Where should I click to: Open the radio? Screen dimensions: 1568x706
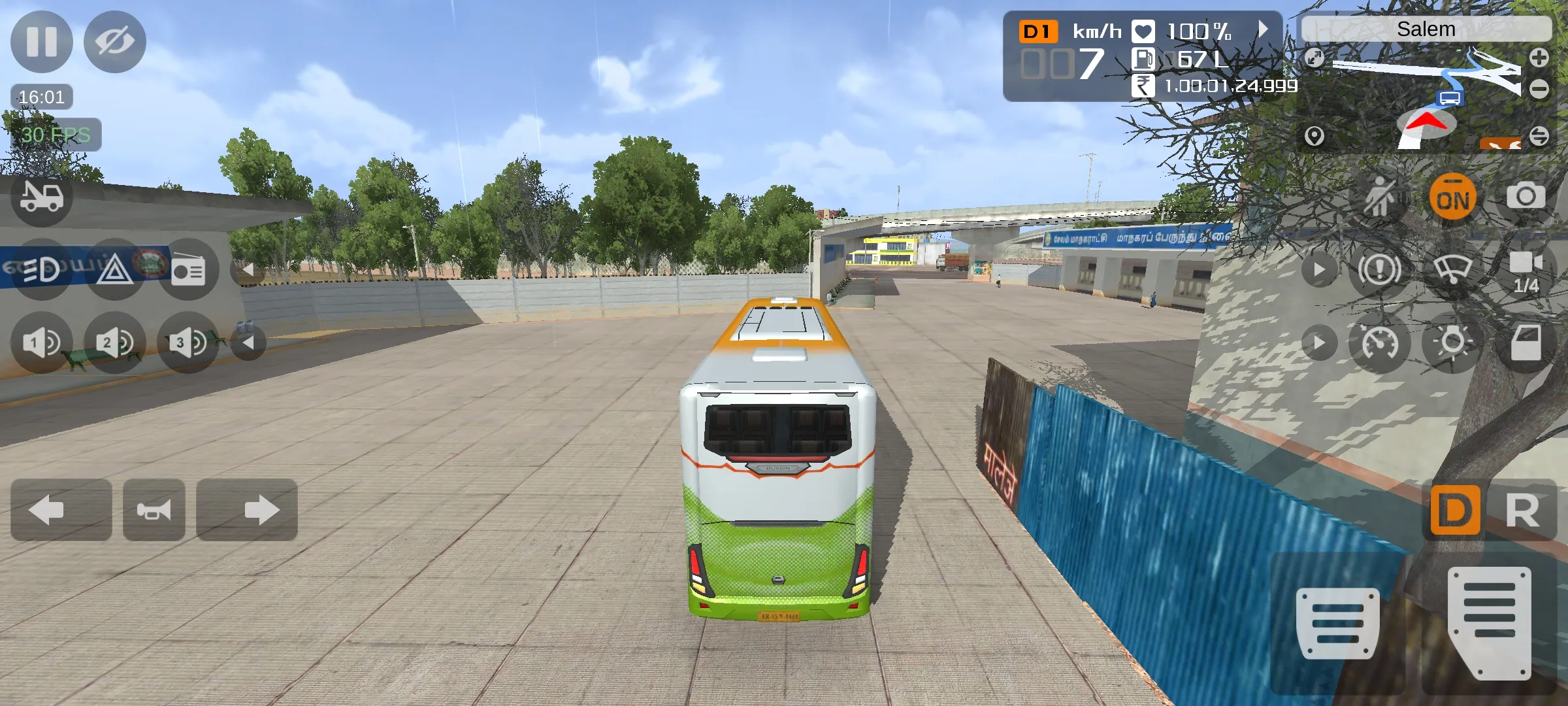[x=188, y=269]
